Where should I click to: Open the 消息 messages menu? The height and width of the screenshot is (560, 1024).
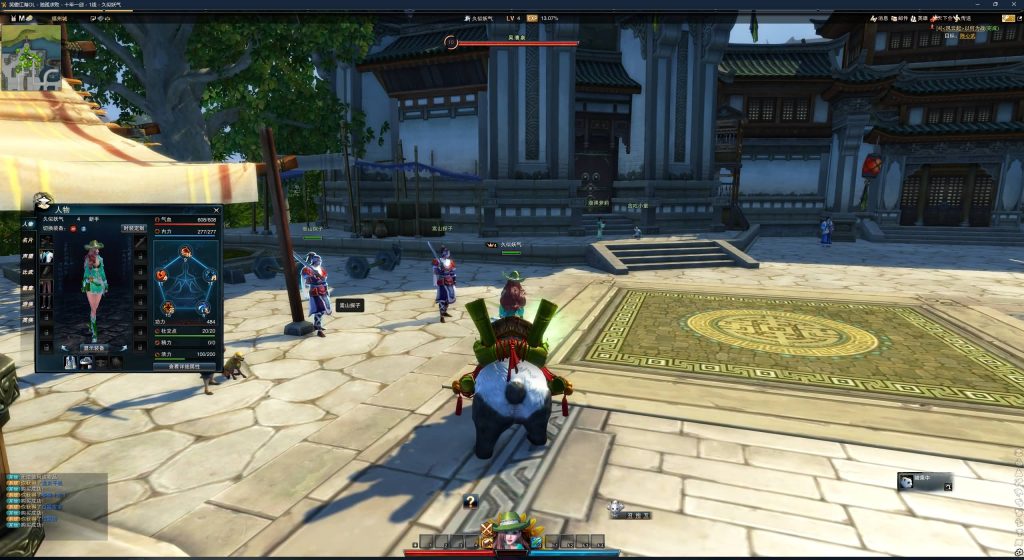879,18
